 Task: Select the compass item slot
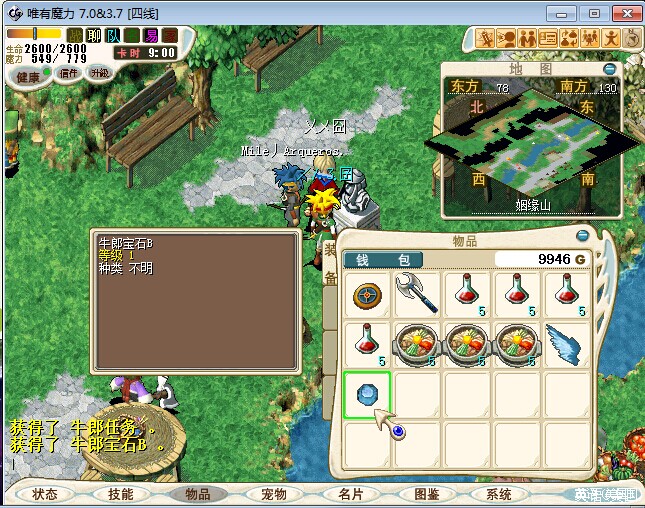click(x=367, y=295)
